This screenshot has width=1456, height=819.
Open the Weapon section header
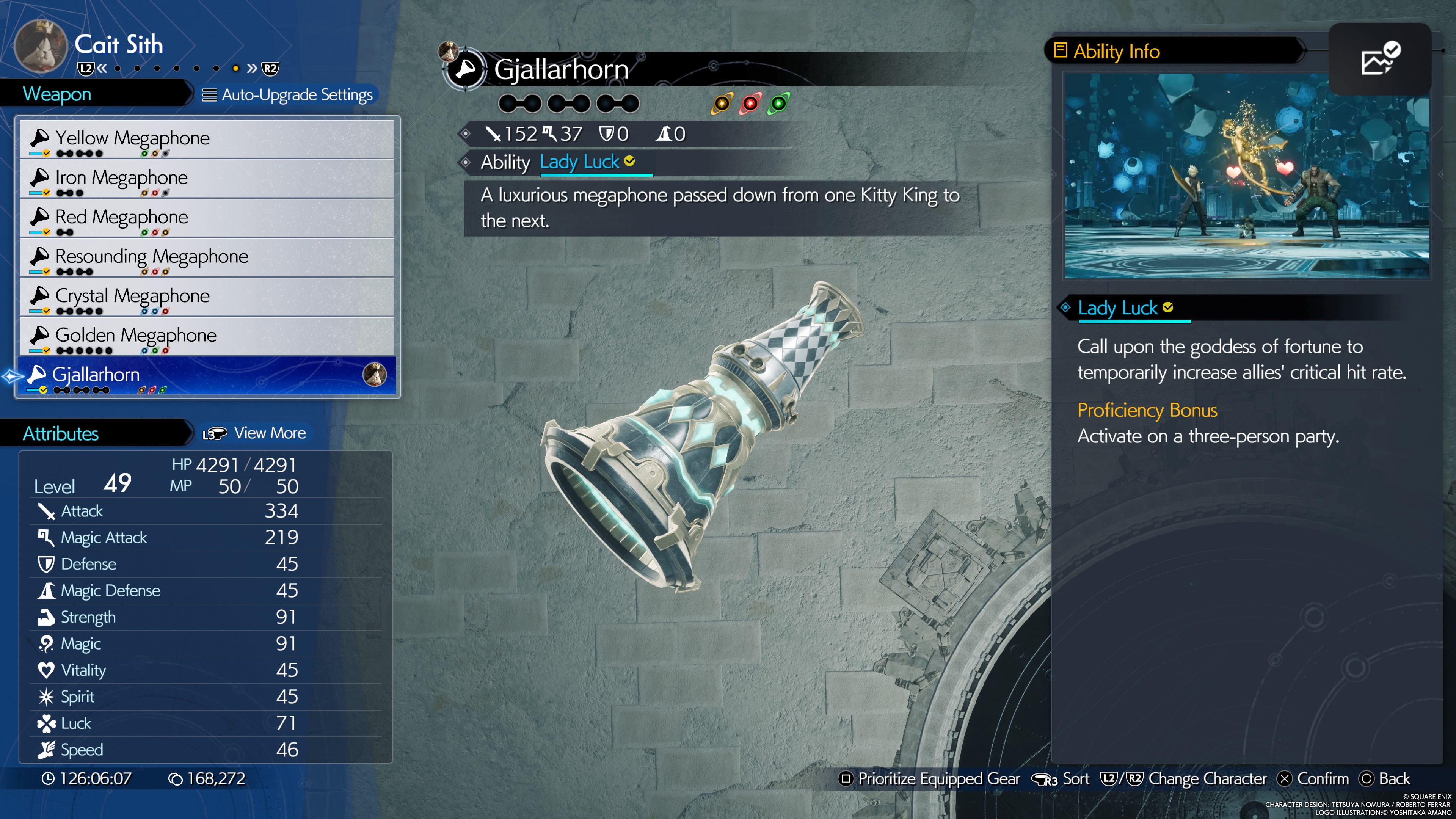56,94
